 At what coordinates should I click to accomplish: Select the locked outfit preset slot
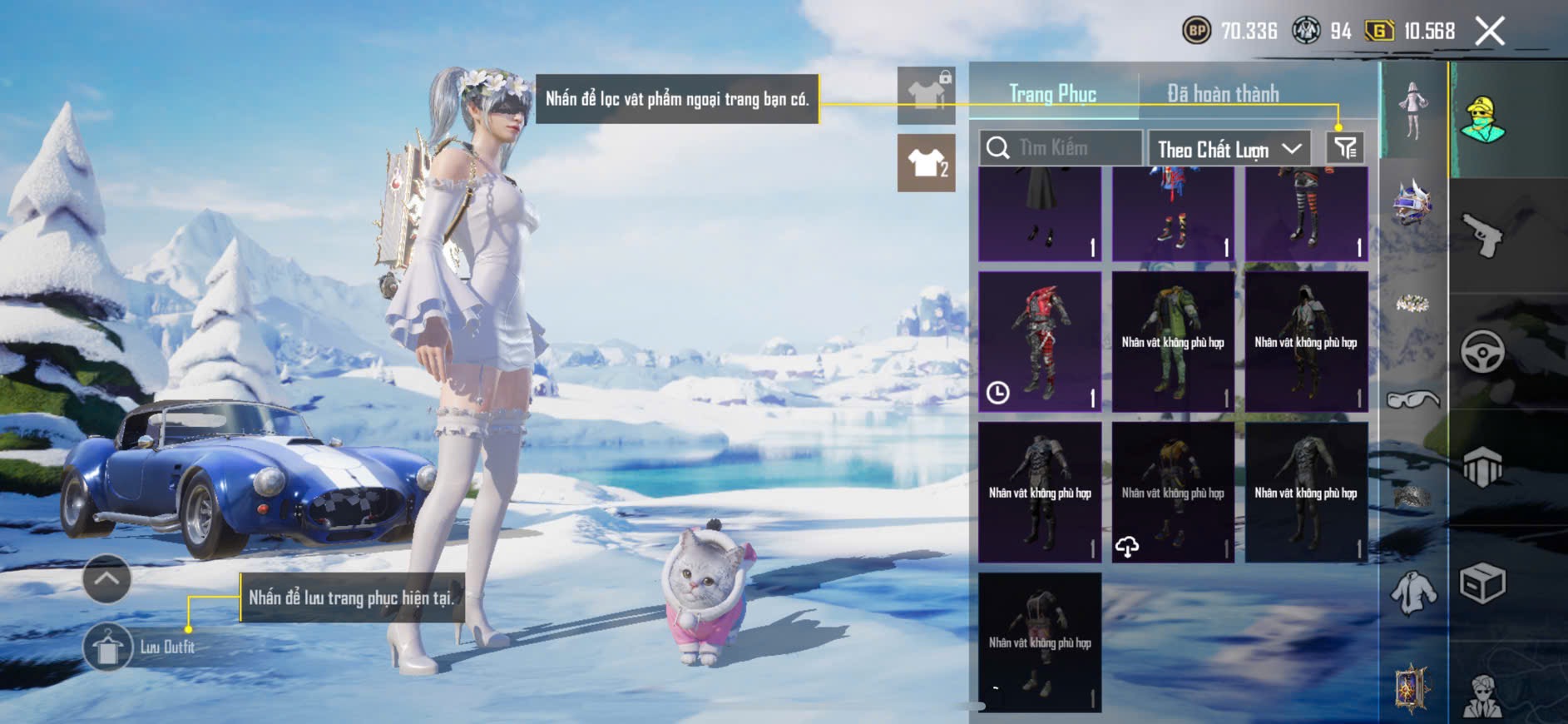[x=926, y=95]
